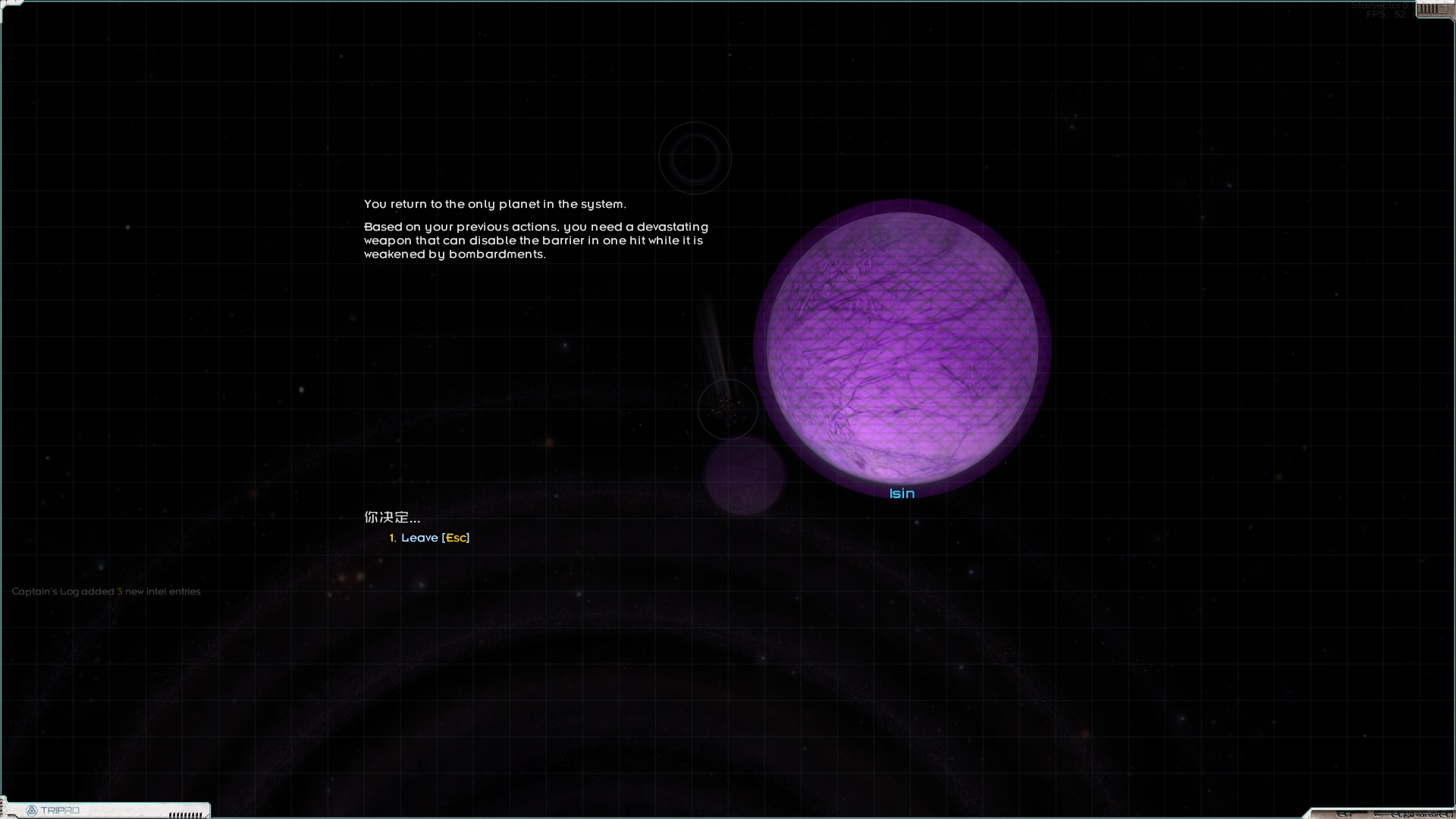
Task: Click the TRIPAD panel bar
Action: coord(106,810)
